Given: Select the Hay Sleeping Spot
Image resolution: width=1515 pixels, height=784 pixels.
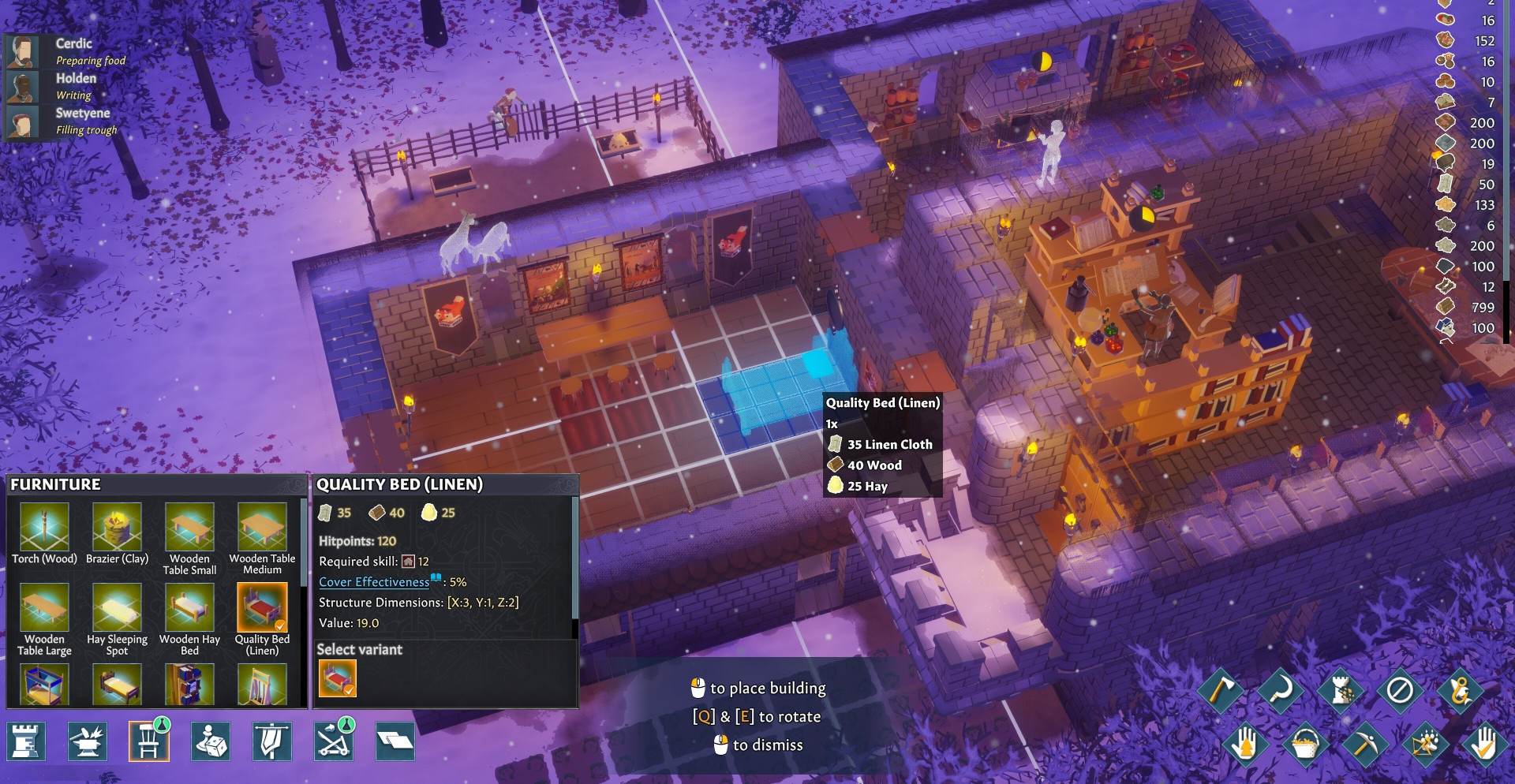Looking at the screenshot, I should click(x=117, y=608).
